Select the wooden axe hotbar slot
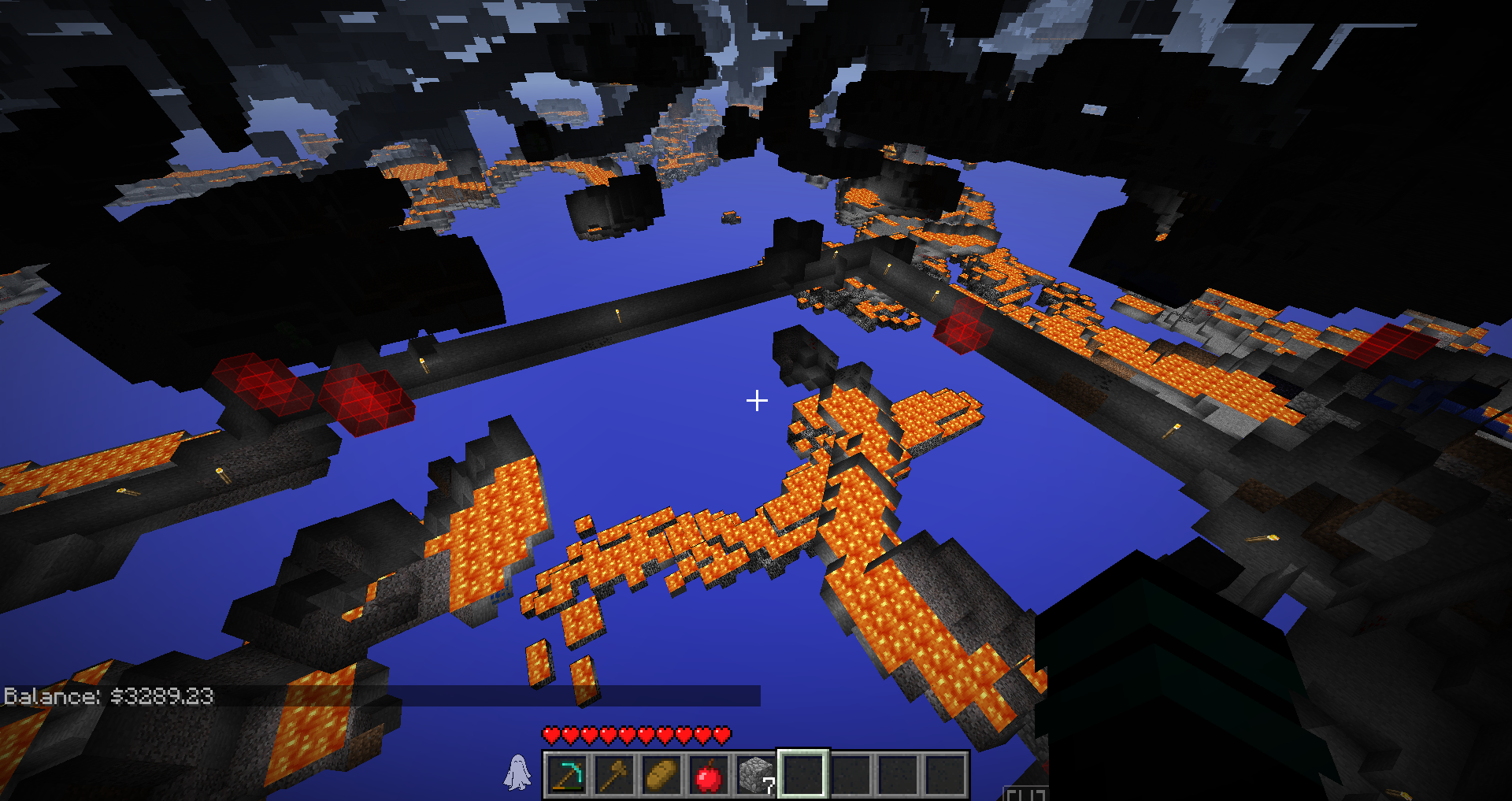The height and width of the screenshot is (801, 1512). [613, 775]
